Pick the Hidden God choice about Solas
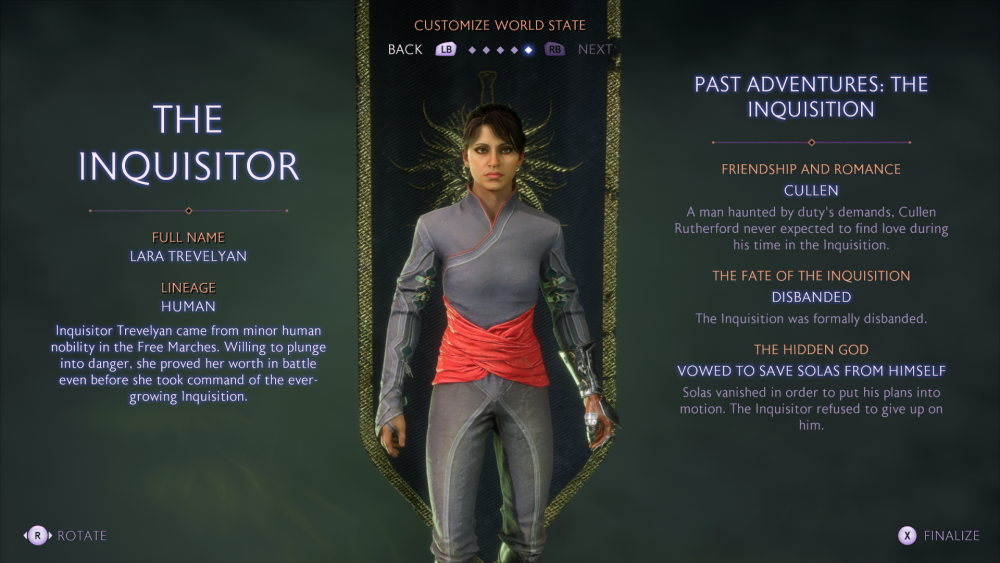The width and height of the screenshot is (1000, 563). [810, 371]
